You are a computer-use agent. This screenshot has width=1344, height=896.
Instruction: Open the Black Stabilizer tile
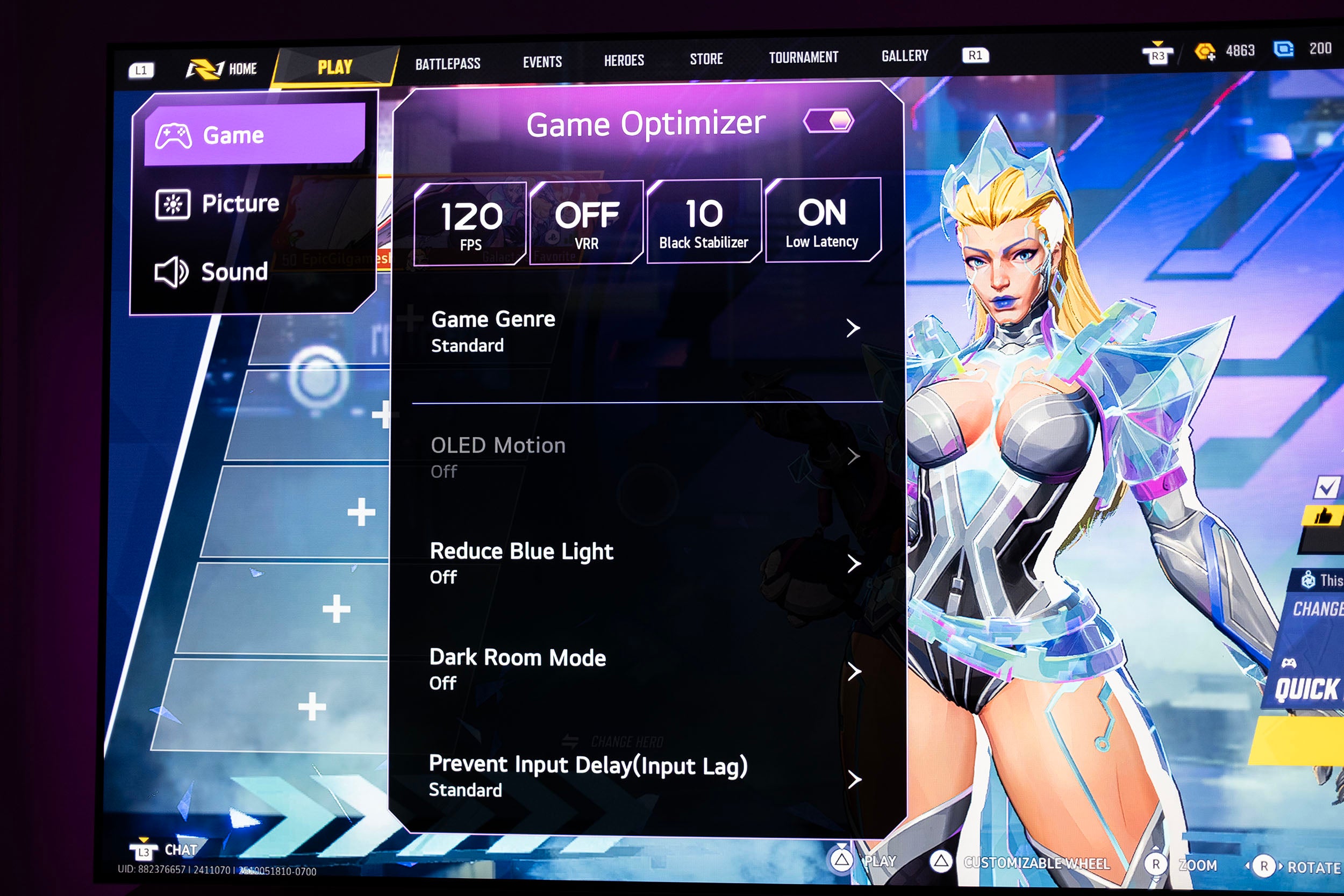pos(703,221)
